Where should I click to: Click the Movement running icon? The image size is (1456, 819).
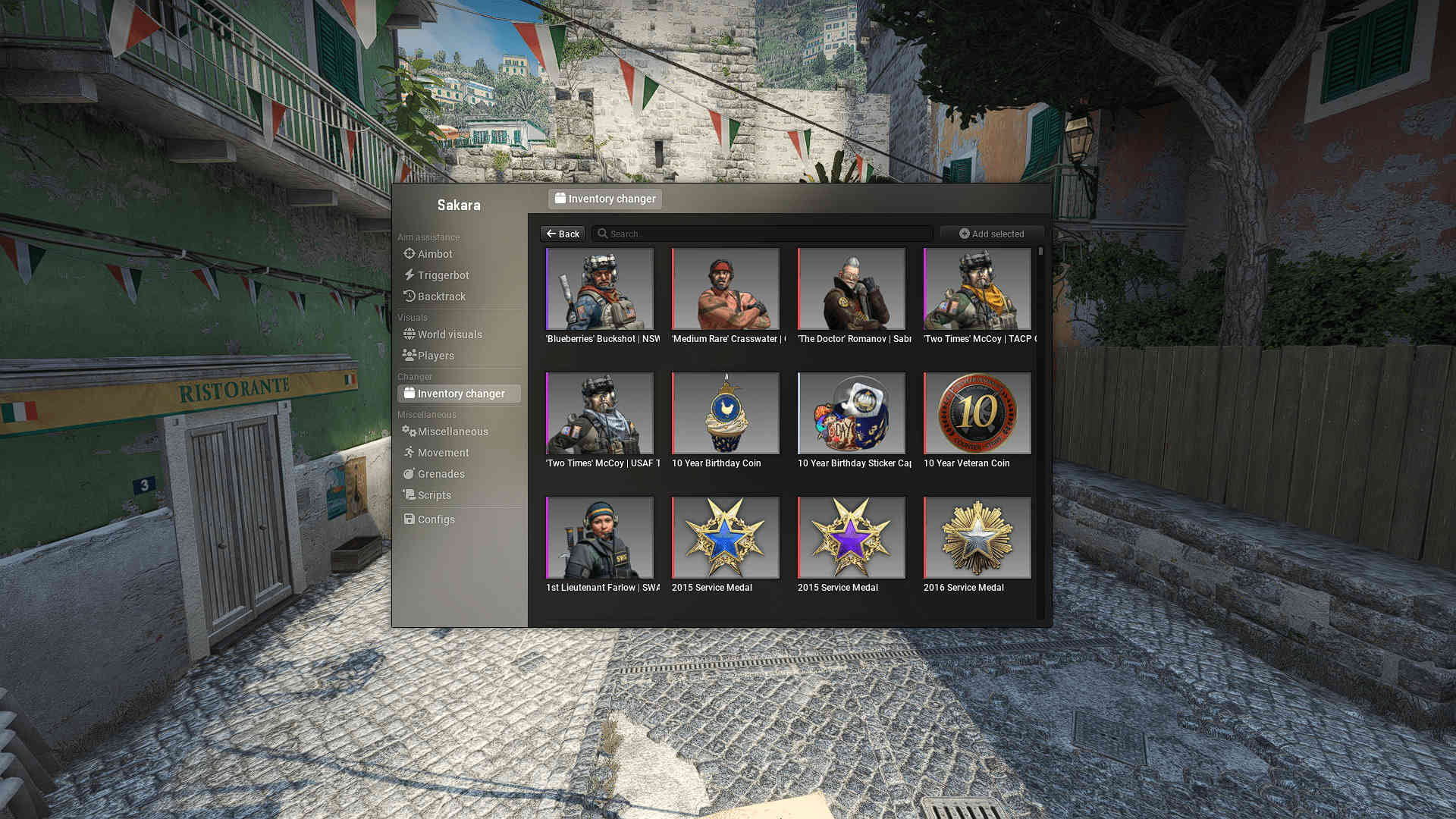click(409, 453)
